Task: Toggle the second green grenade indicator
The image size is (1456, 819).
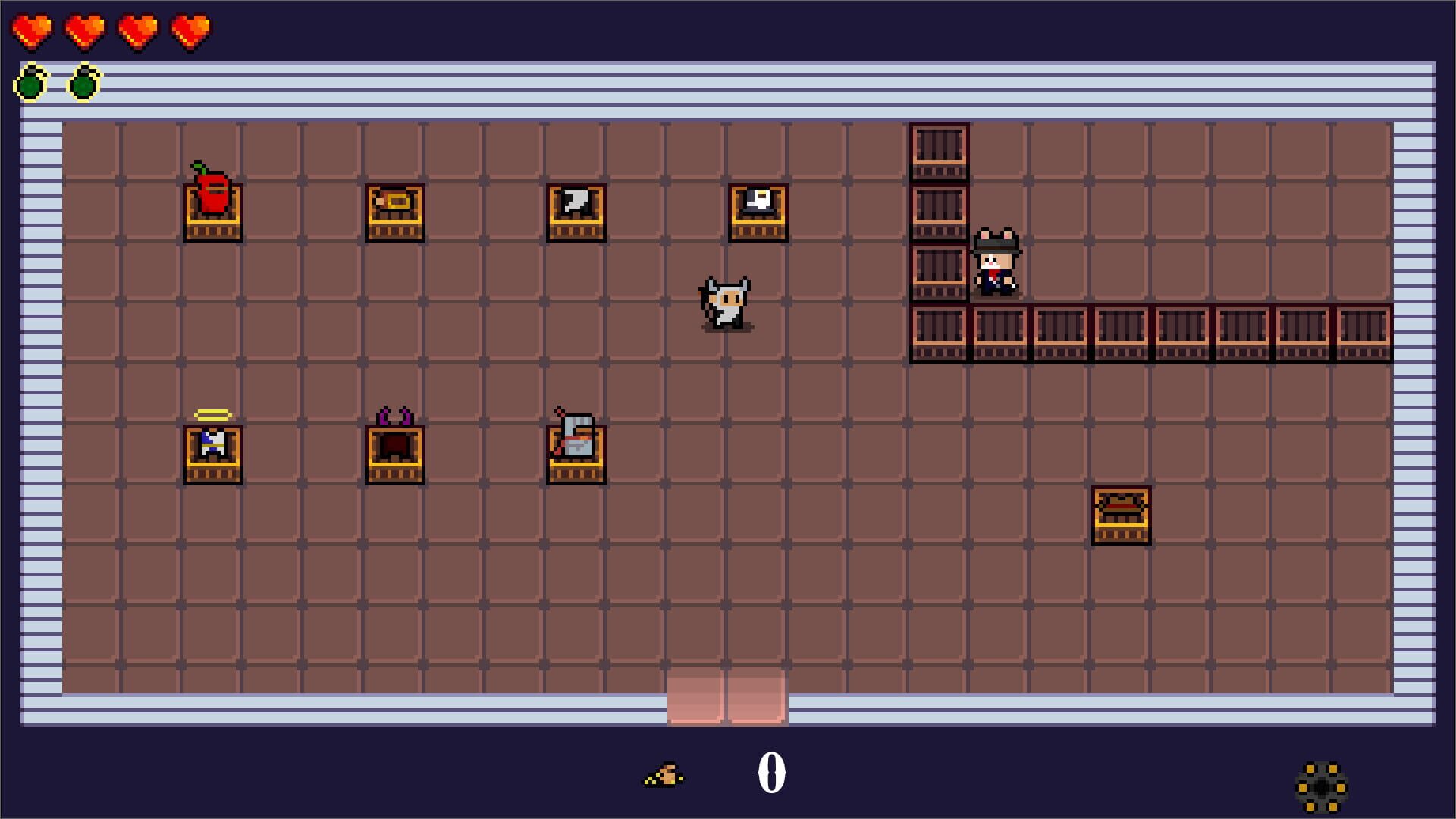Action: [83, 83]
